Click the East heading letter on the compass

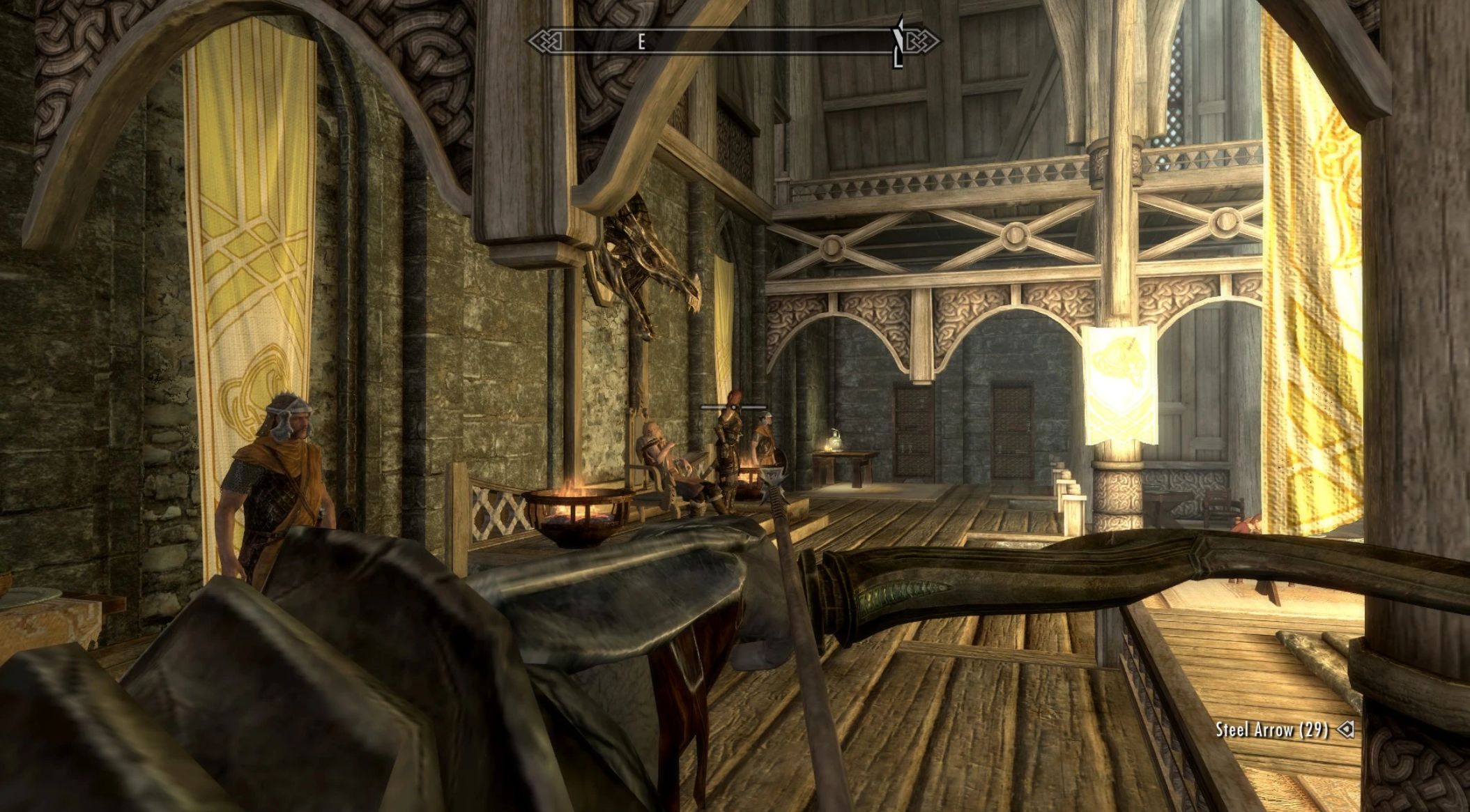click(x=641, y=43)
